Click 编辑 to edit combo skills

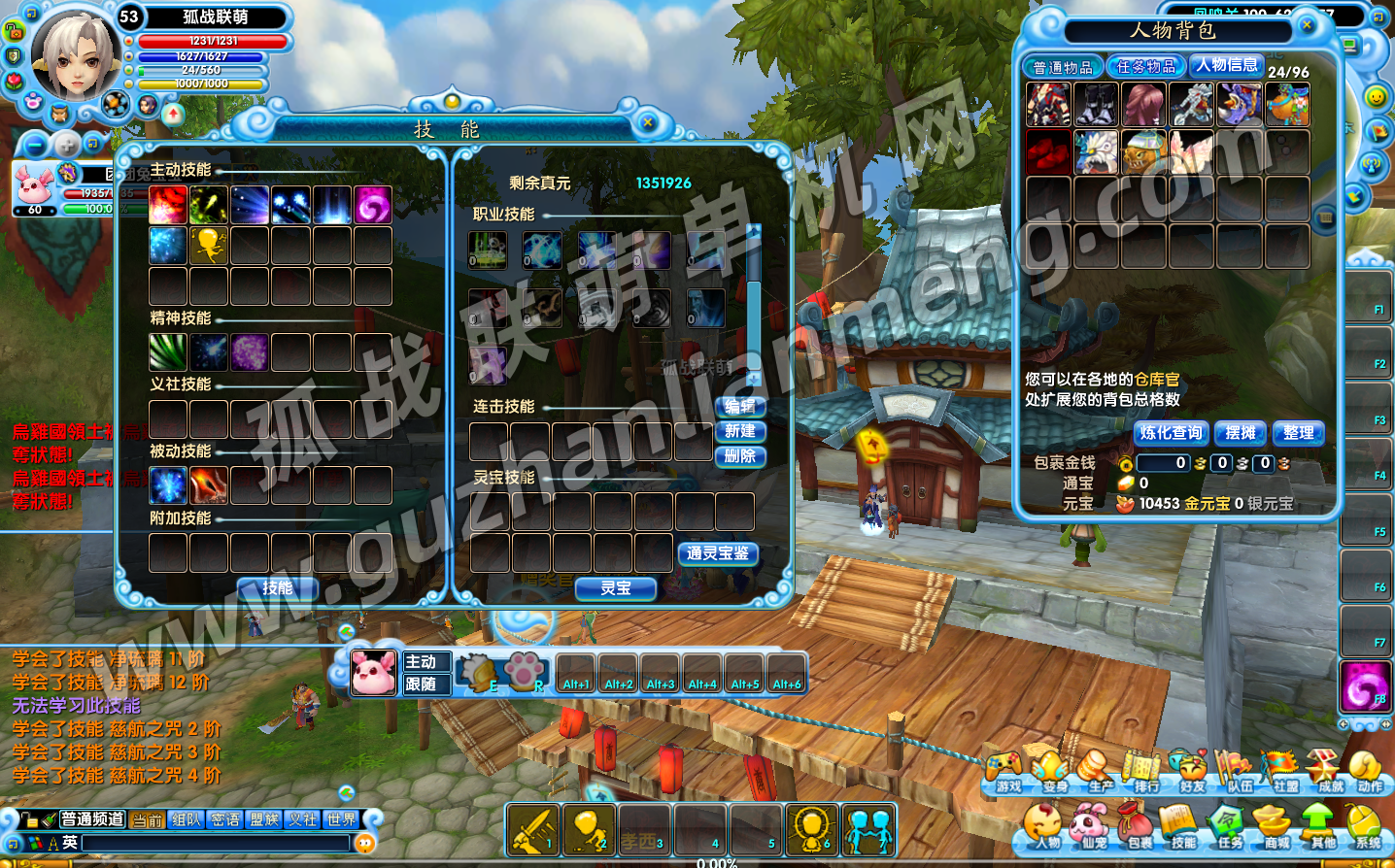[x=740, y=406]
